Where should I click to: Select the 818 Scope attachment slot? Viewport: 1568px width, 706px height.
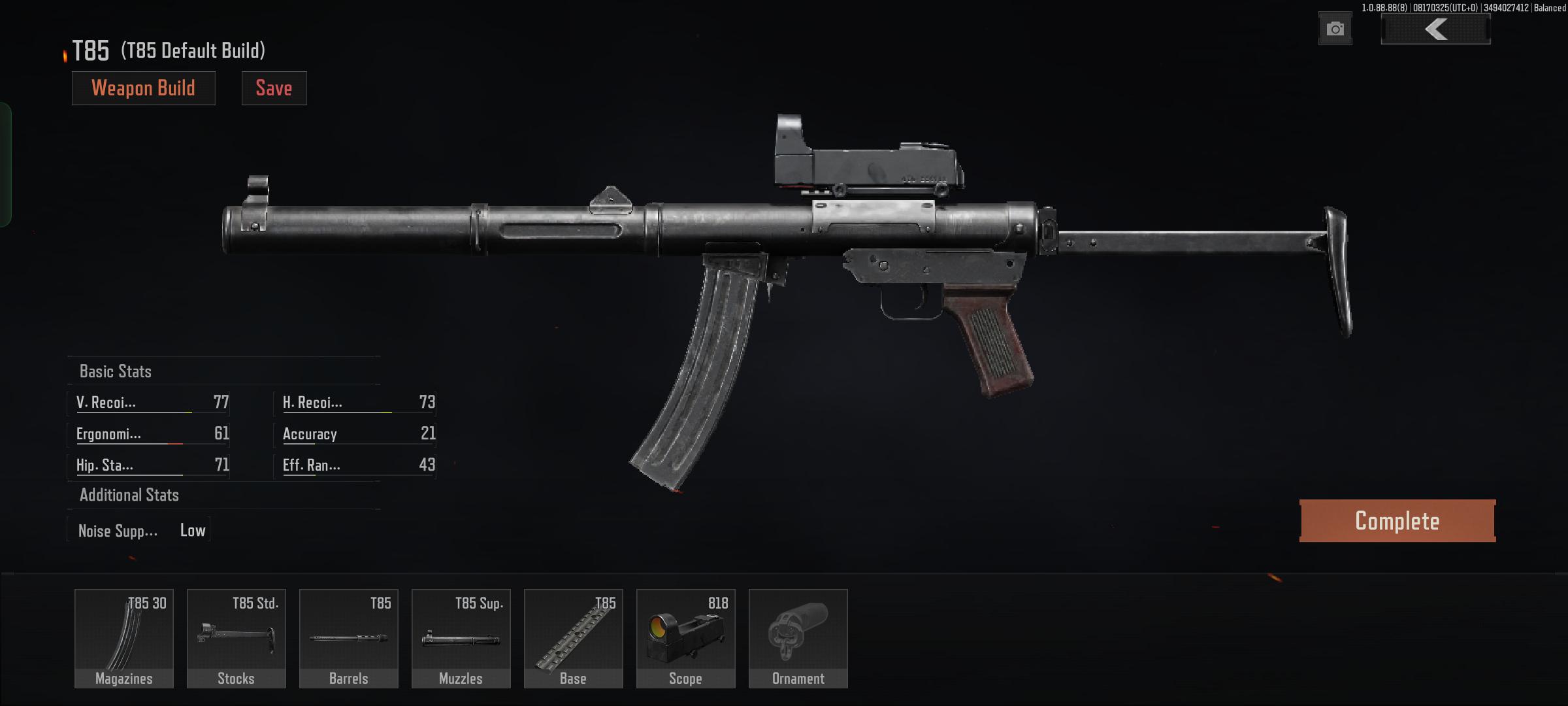(685, 637)
